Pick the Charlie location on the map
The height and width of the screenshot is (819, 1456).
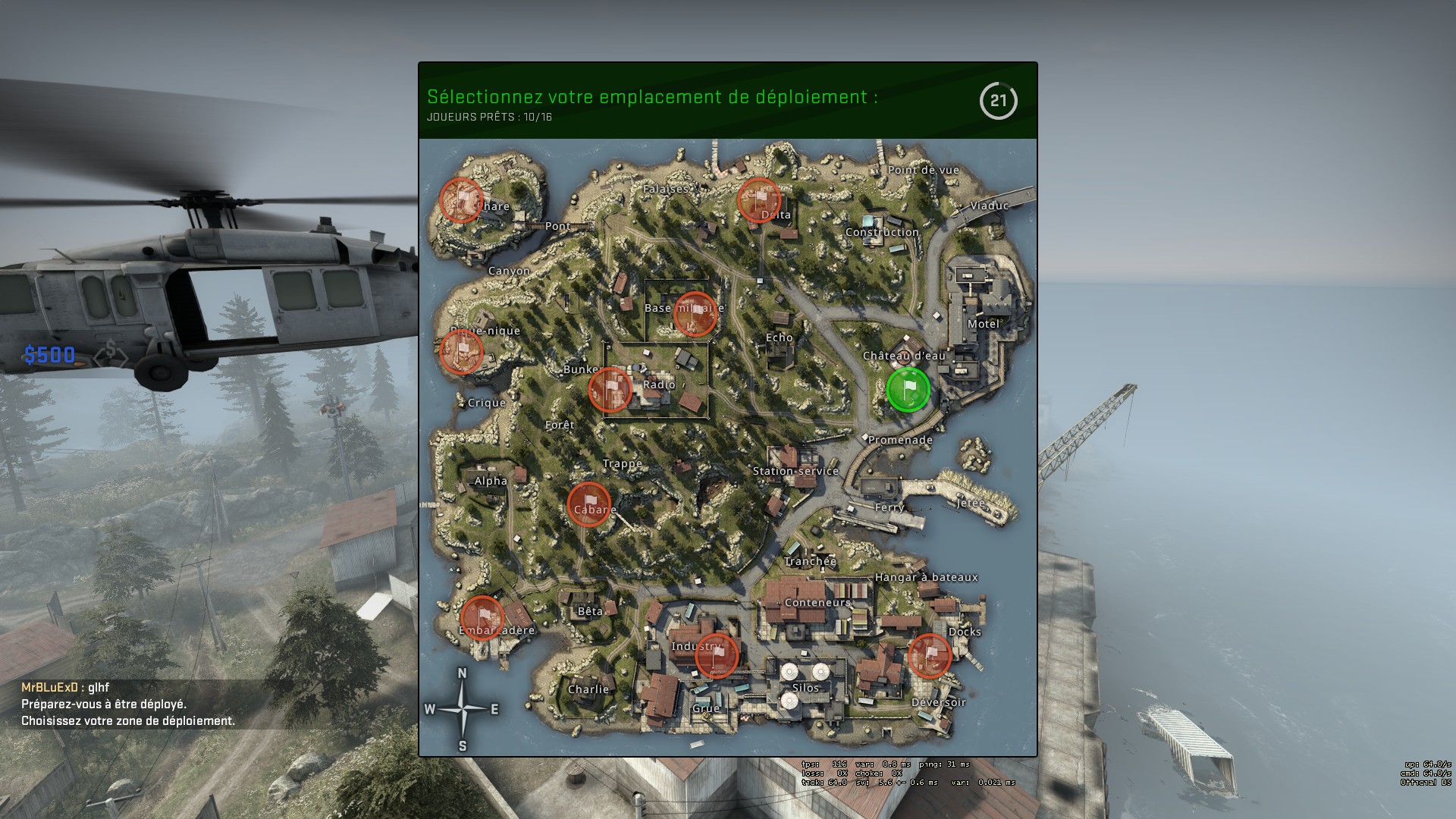(588, 689)
